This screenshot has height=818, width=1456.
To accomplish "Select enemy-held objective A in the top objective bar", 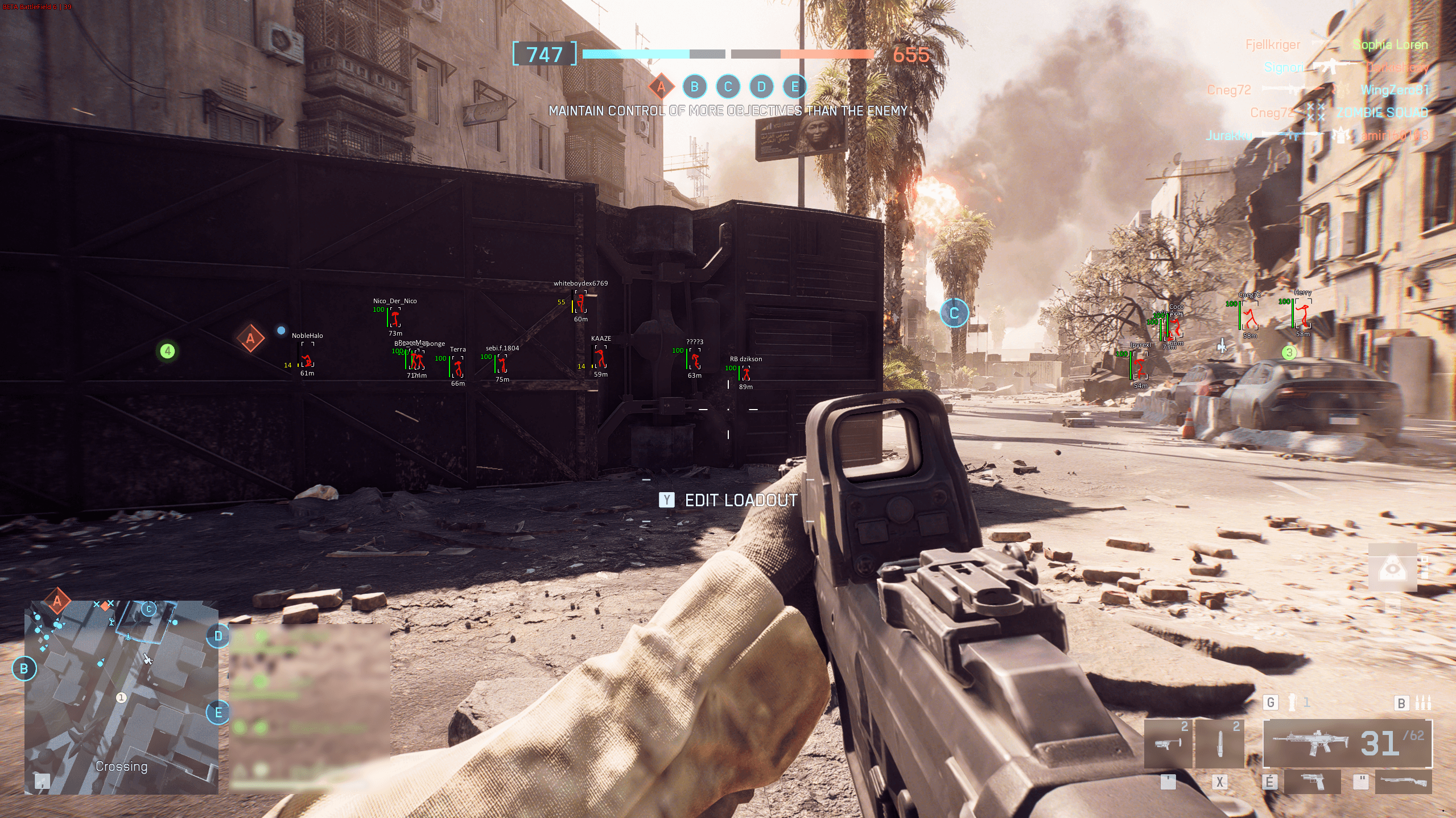I will (661, 87).
